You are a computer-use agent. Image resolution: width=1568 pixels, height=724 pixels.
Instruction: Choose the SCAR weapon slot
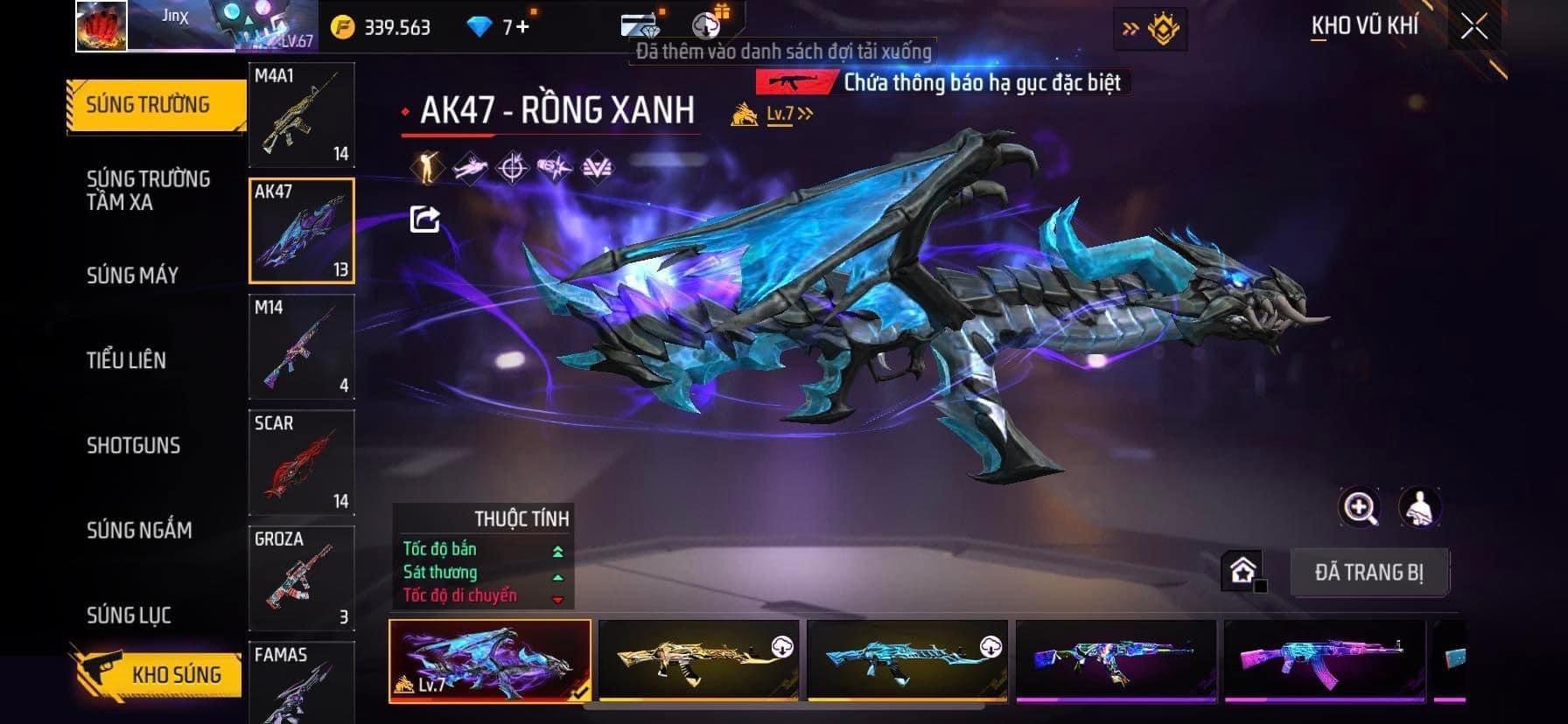302,463
